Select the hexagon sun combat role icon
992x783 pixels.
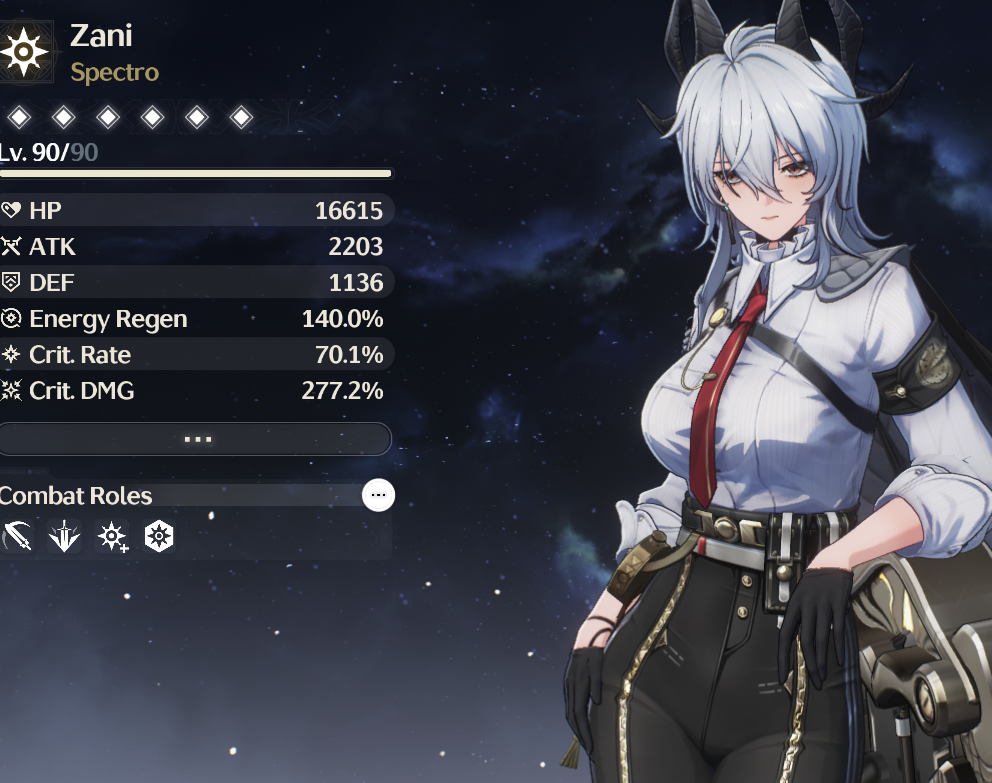(160, 537)
